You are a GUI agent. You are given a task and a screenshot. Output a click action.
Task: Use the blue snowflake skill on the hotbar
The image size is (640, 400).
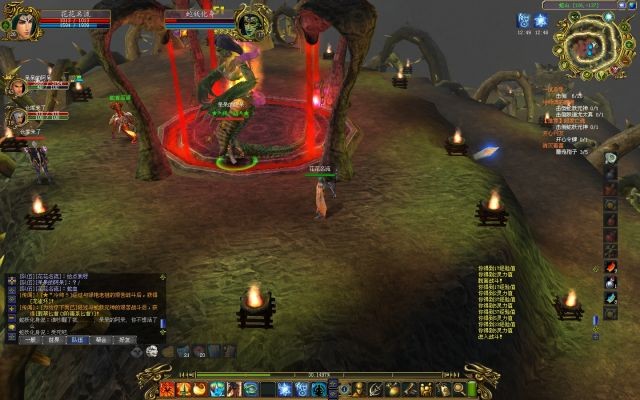(284, 388)
